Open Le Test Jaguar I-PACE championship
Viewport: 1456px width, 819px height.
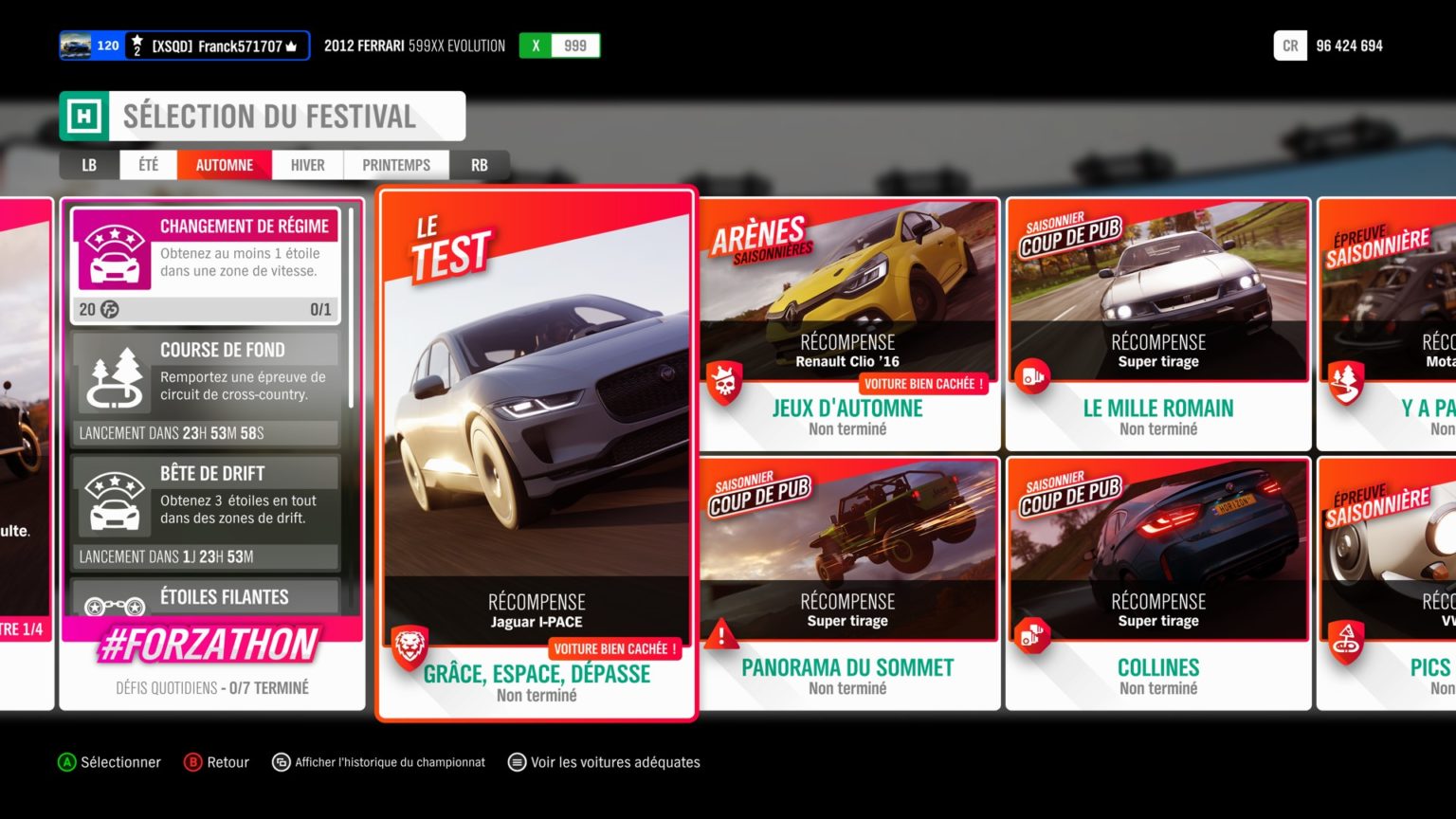click(537, 453)
